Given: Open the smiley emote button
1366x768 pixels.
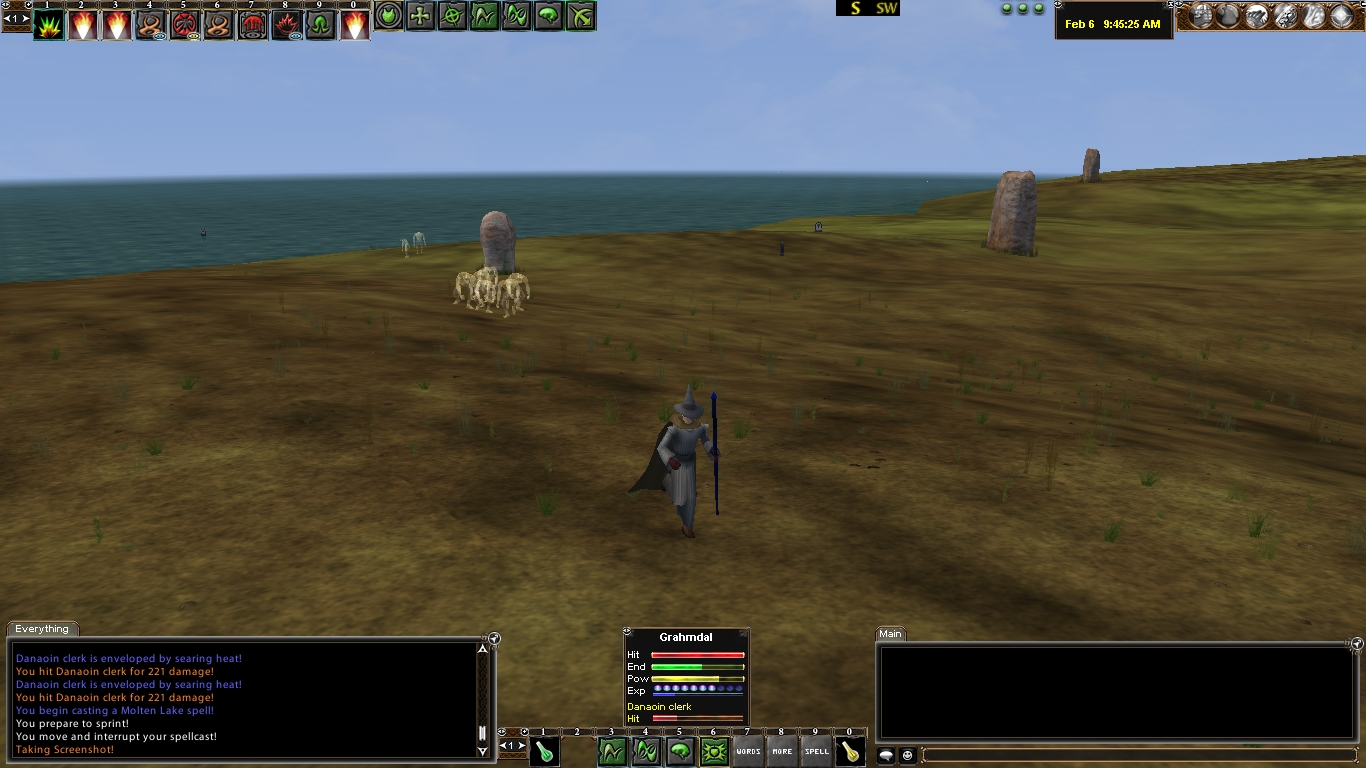Looking at the screenshot, I should click(908, 756).
